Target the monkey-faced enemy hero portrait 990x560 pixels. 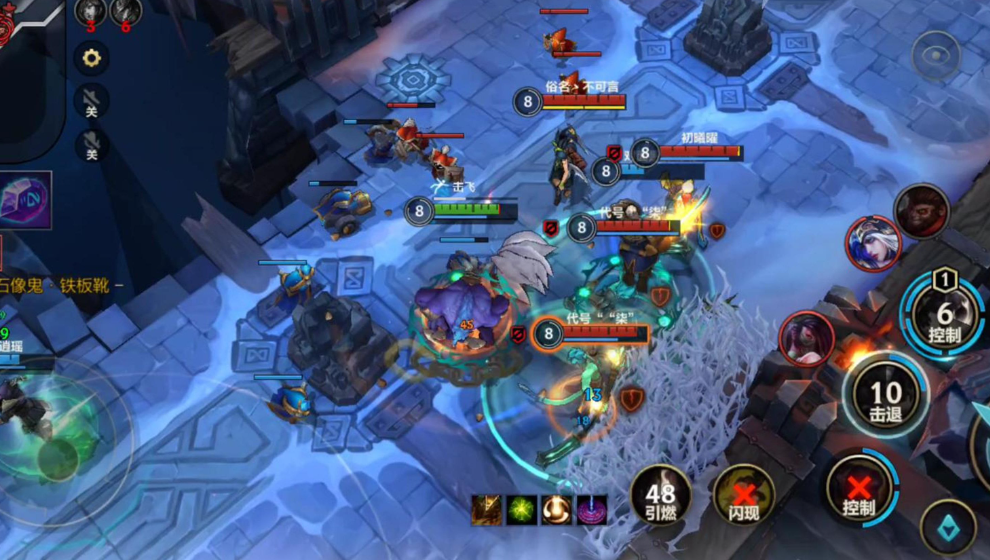coord(921,210)
